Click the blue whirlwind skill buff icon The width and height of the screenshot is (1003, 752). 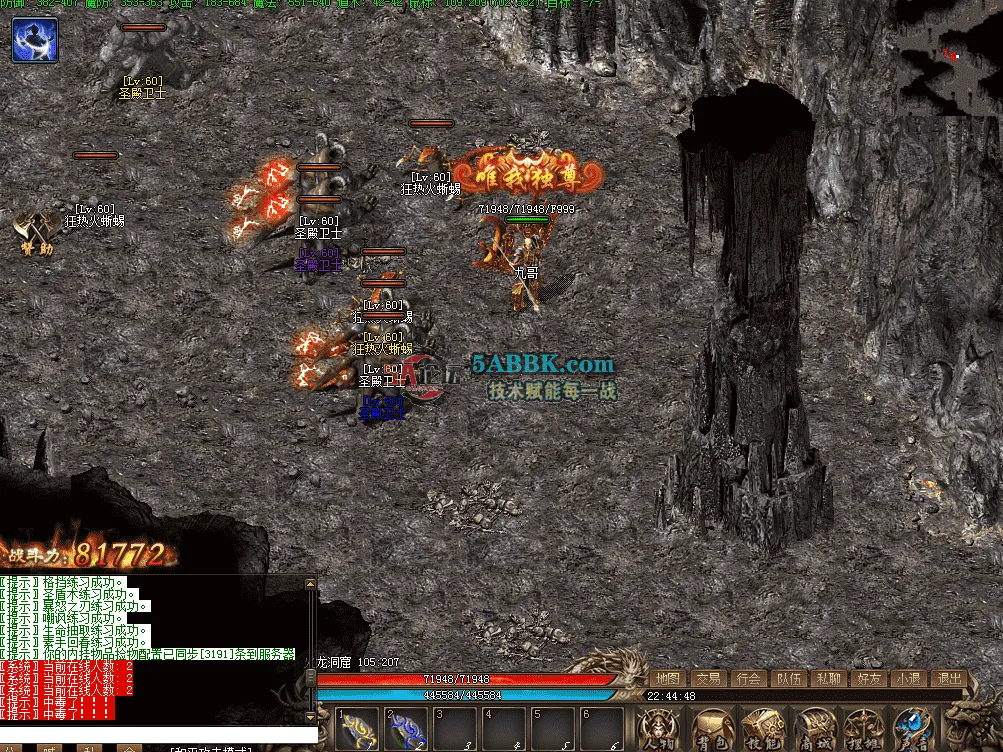point(35,39)
